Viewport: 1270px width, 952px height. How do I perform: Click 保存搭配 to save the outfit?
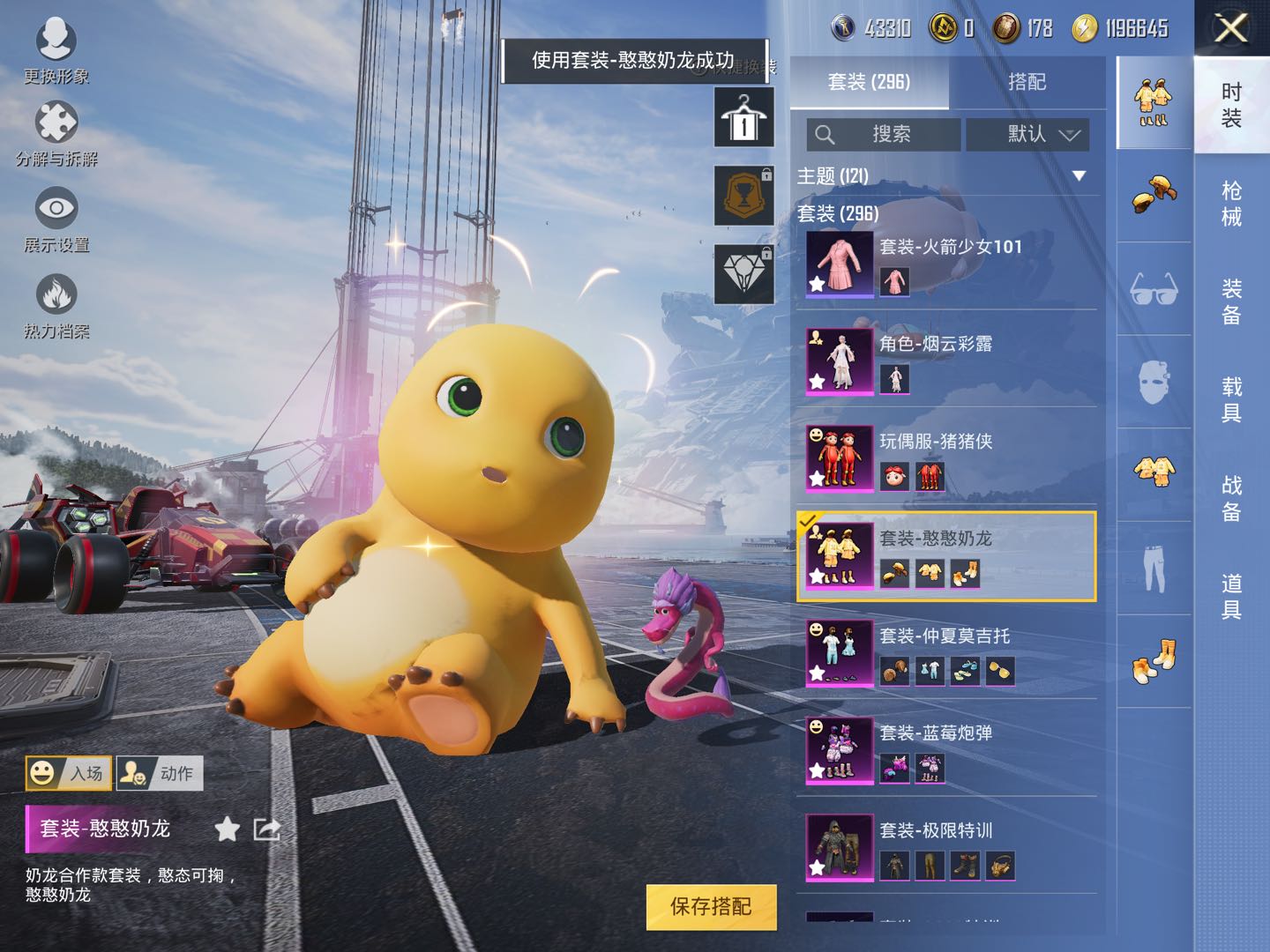click(711, 907)
